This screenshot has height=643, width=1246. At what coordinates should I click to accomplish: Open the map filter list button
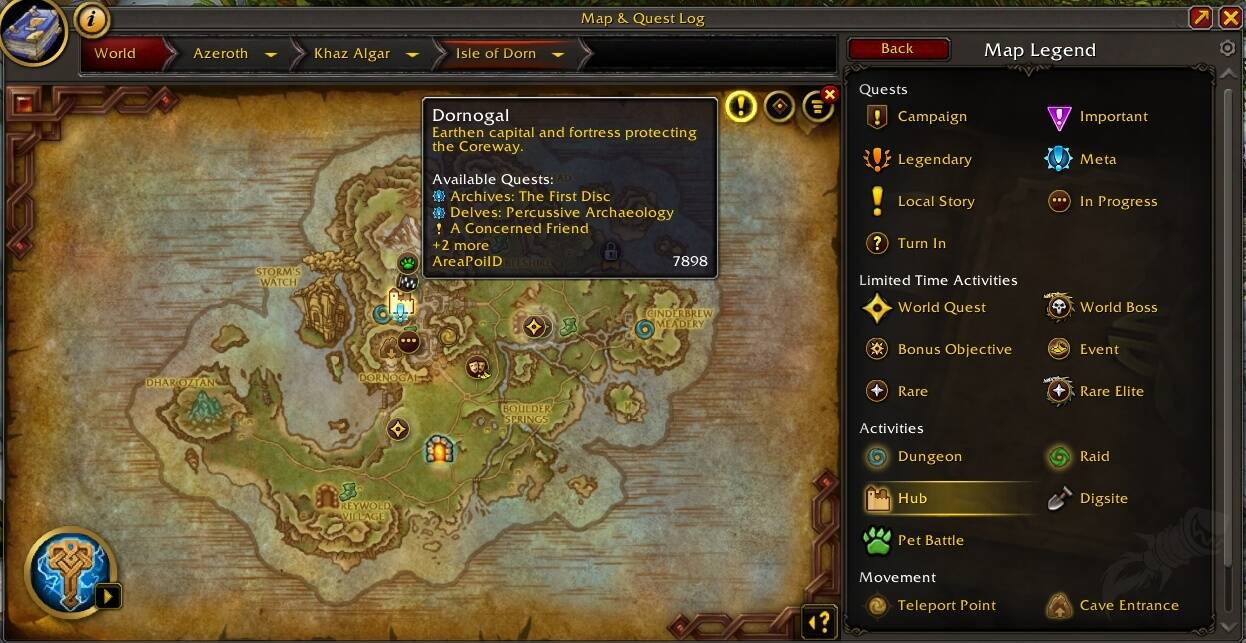pyautogui.click(x=817, y=106)
